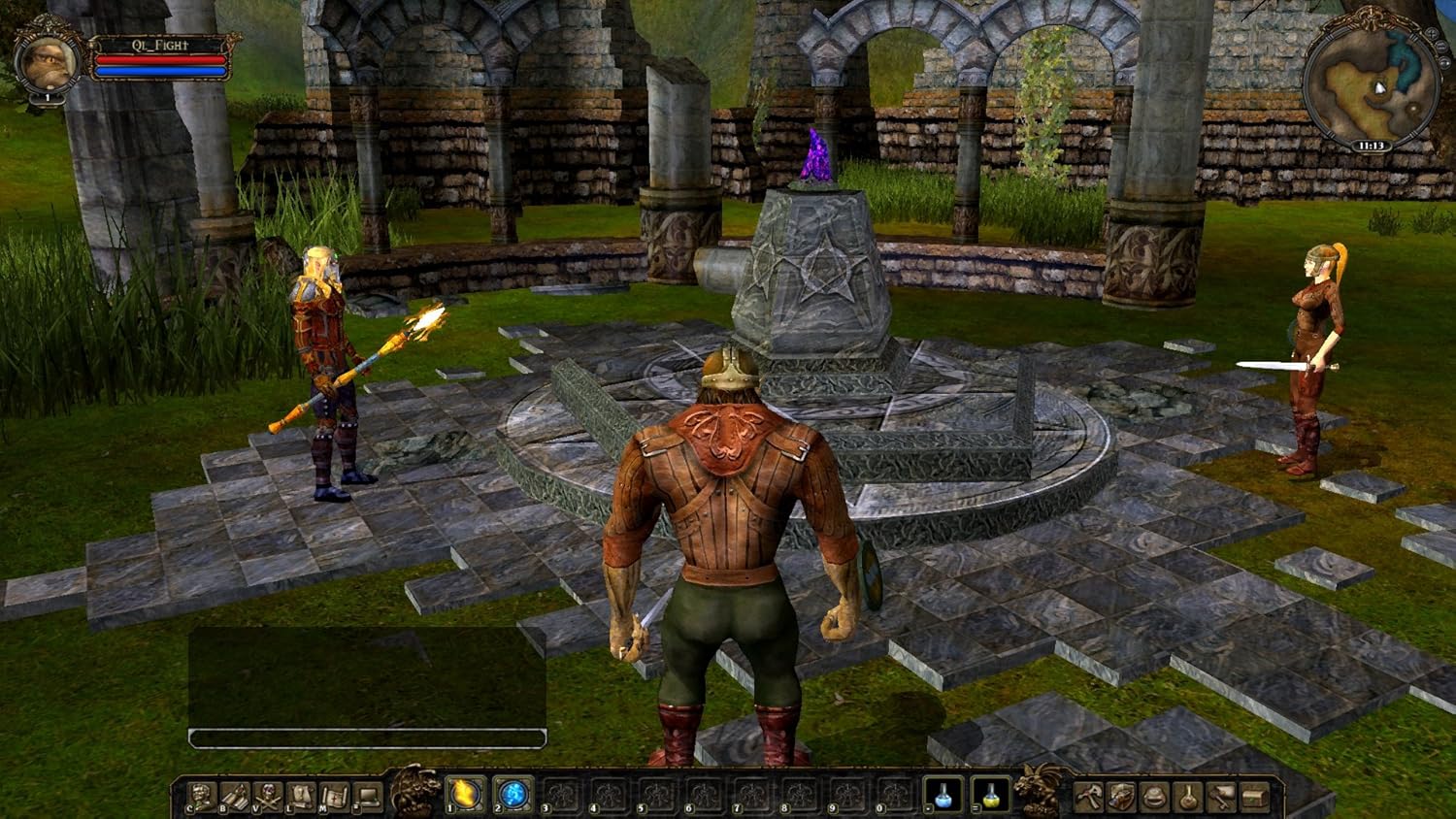Click the crossed axe and hammer icon
The width and height of the screenshot is (1456, 819).
(x=1088, y=797)
